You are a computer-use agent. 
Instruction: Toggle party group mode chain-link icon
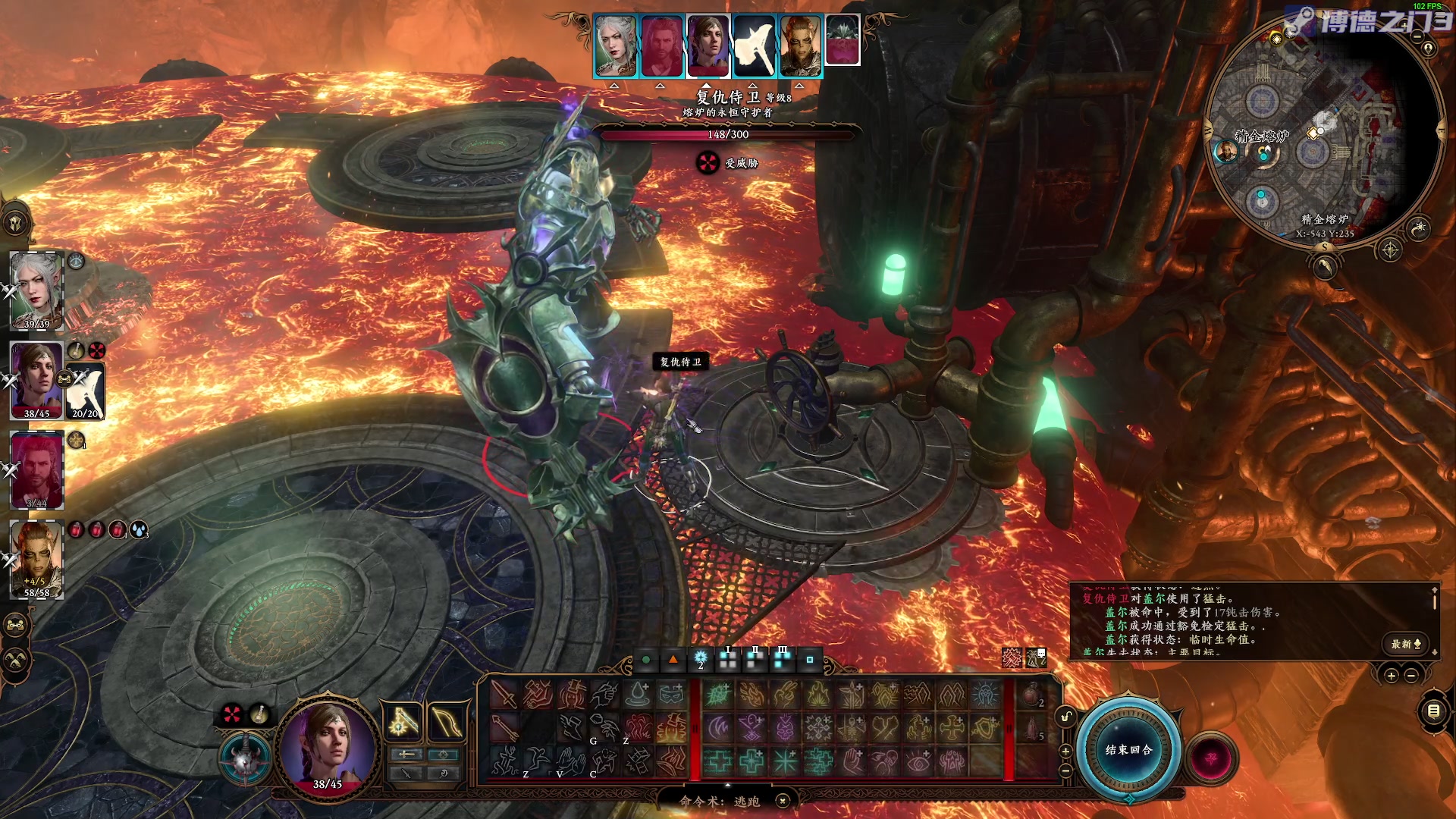click(x=17, y=626)
